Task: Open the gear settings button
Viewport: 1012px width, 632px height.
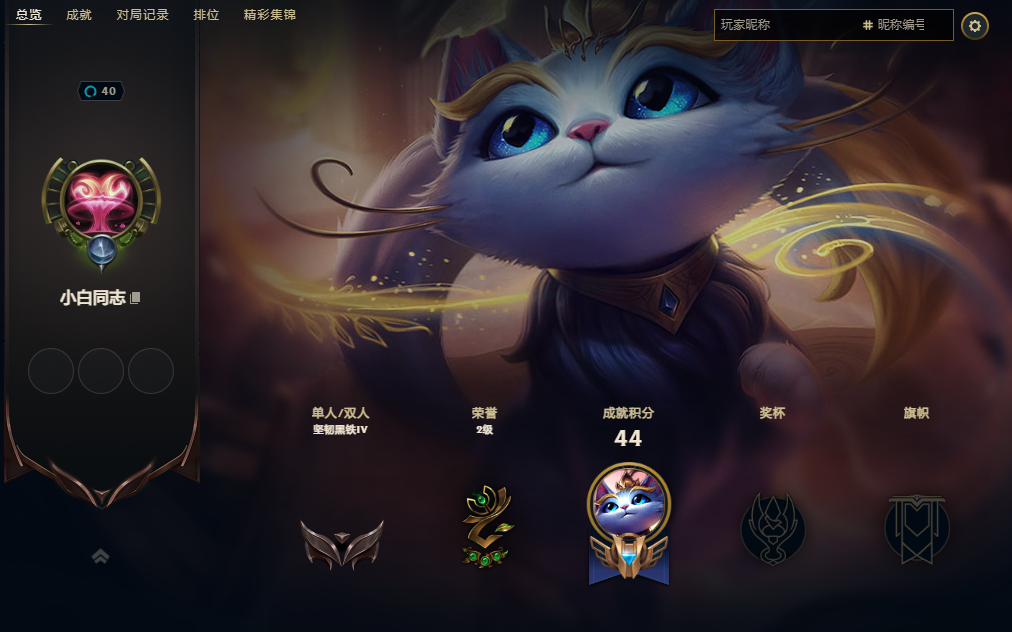Action: (x=975, y=26)
